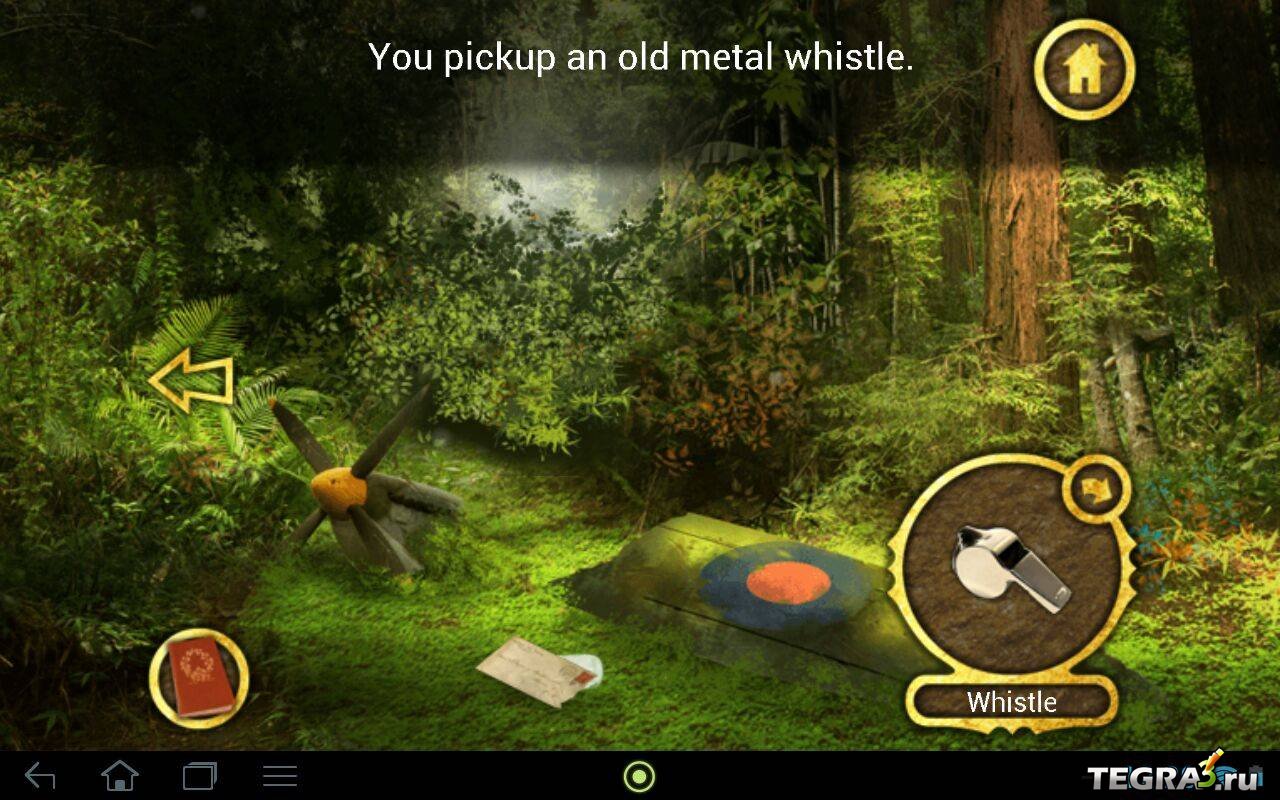1280x800 pixels.
Task: Tap the Android home navigation icon
Action: point(120,776)
